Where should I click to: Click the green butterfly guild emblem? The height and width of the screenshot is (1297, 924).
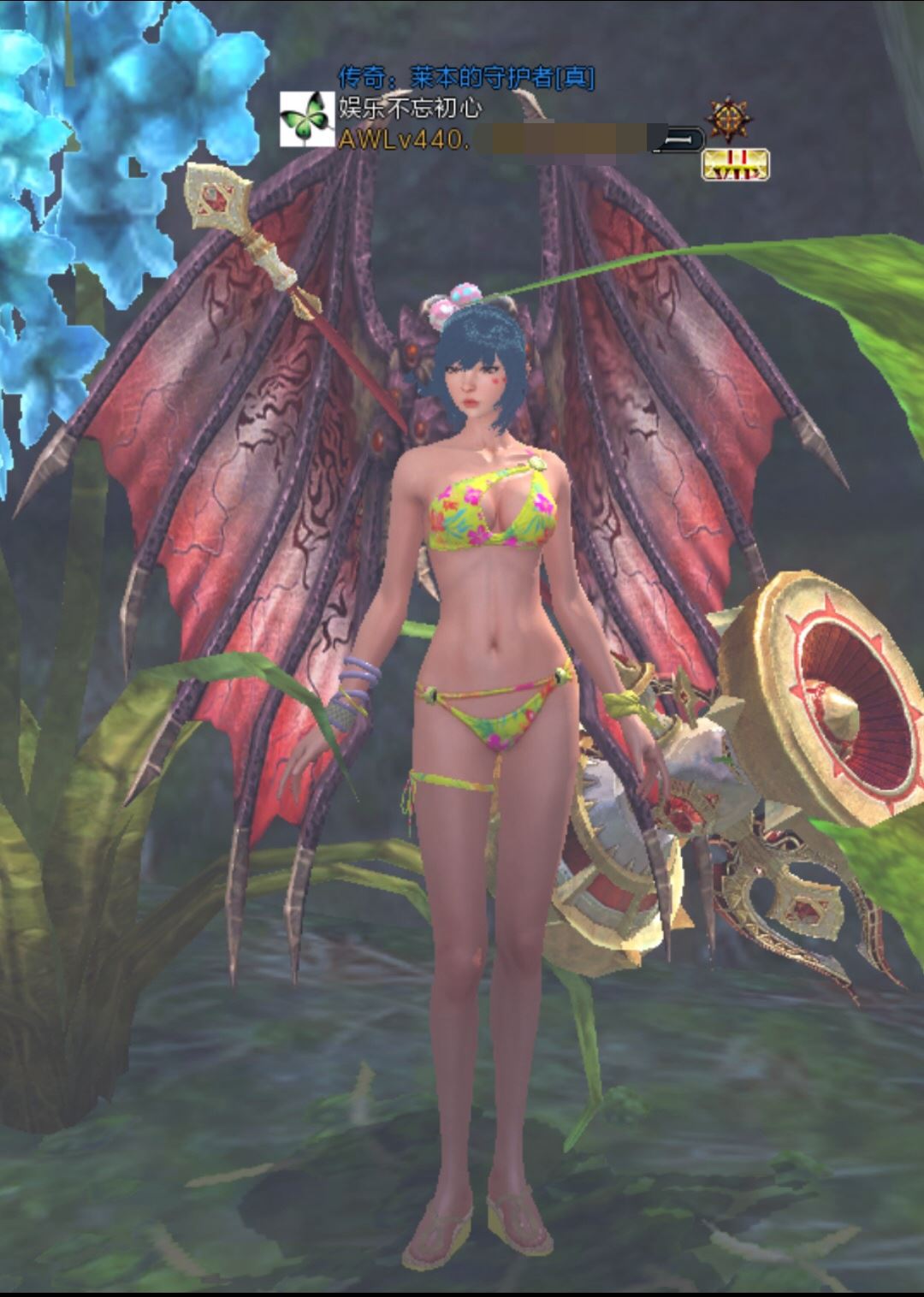(306, 119)
